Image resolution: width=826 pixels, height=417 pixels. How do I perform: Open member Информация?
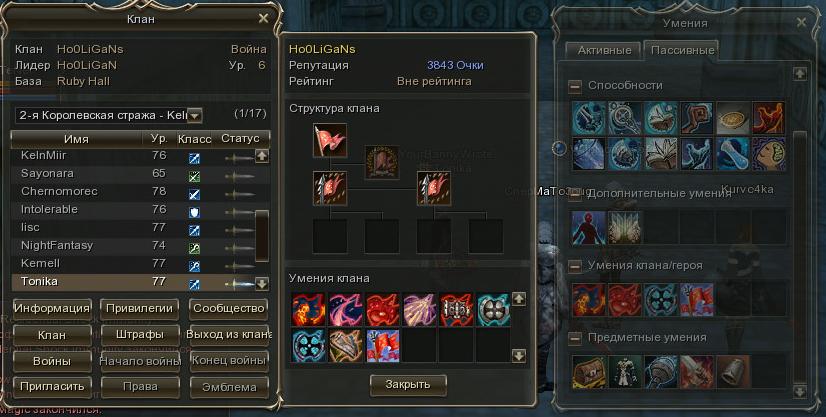pyautogui.click(x=53, y=308)
